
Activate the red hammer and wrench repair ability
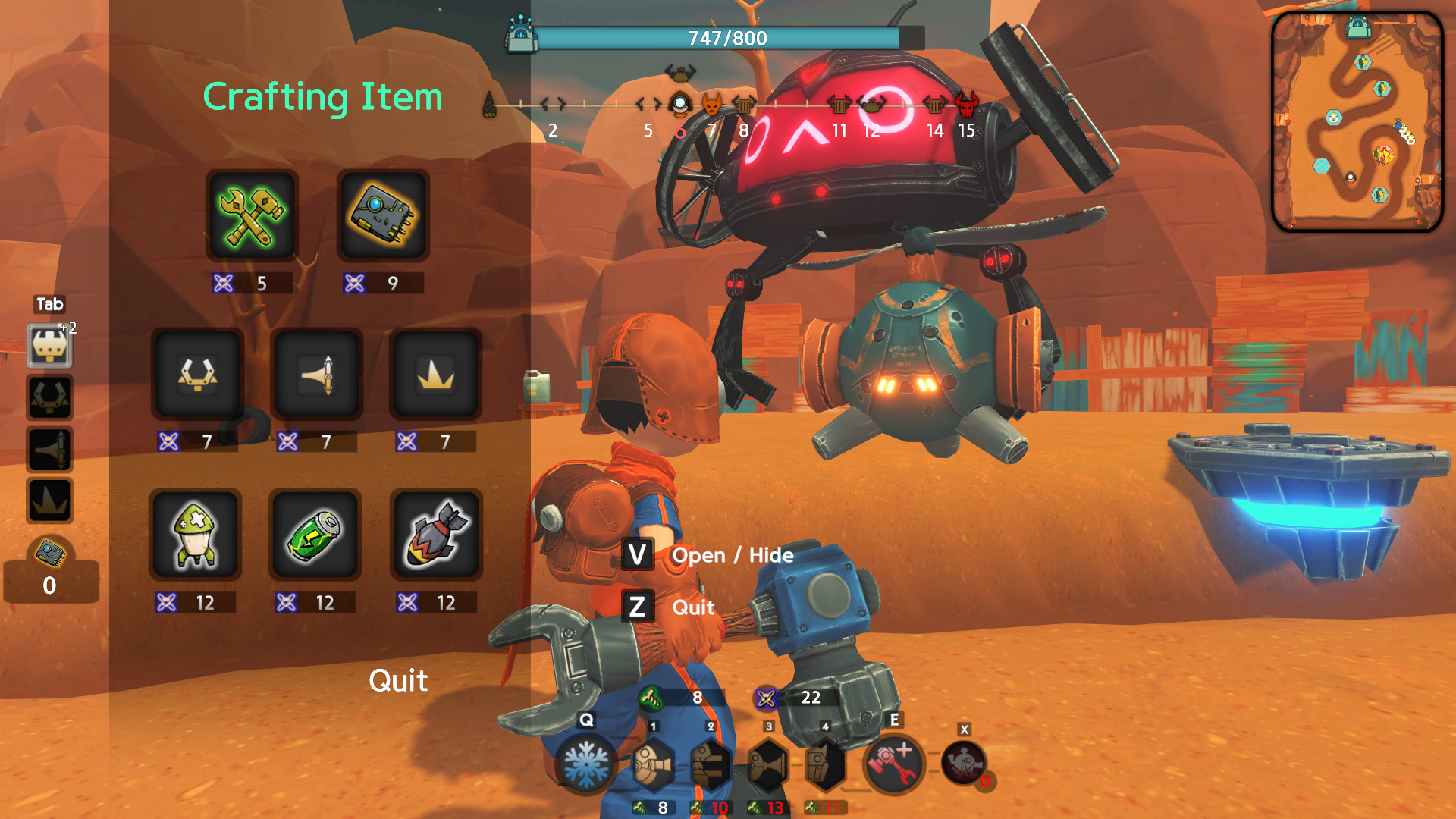tap(894, 764)
